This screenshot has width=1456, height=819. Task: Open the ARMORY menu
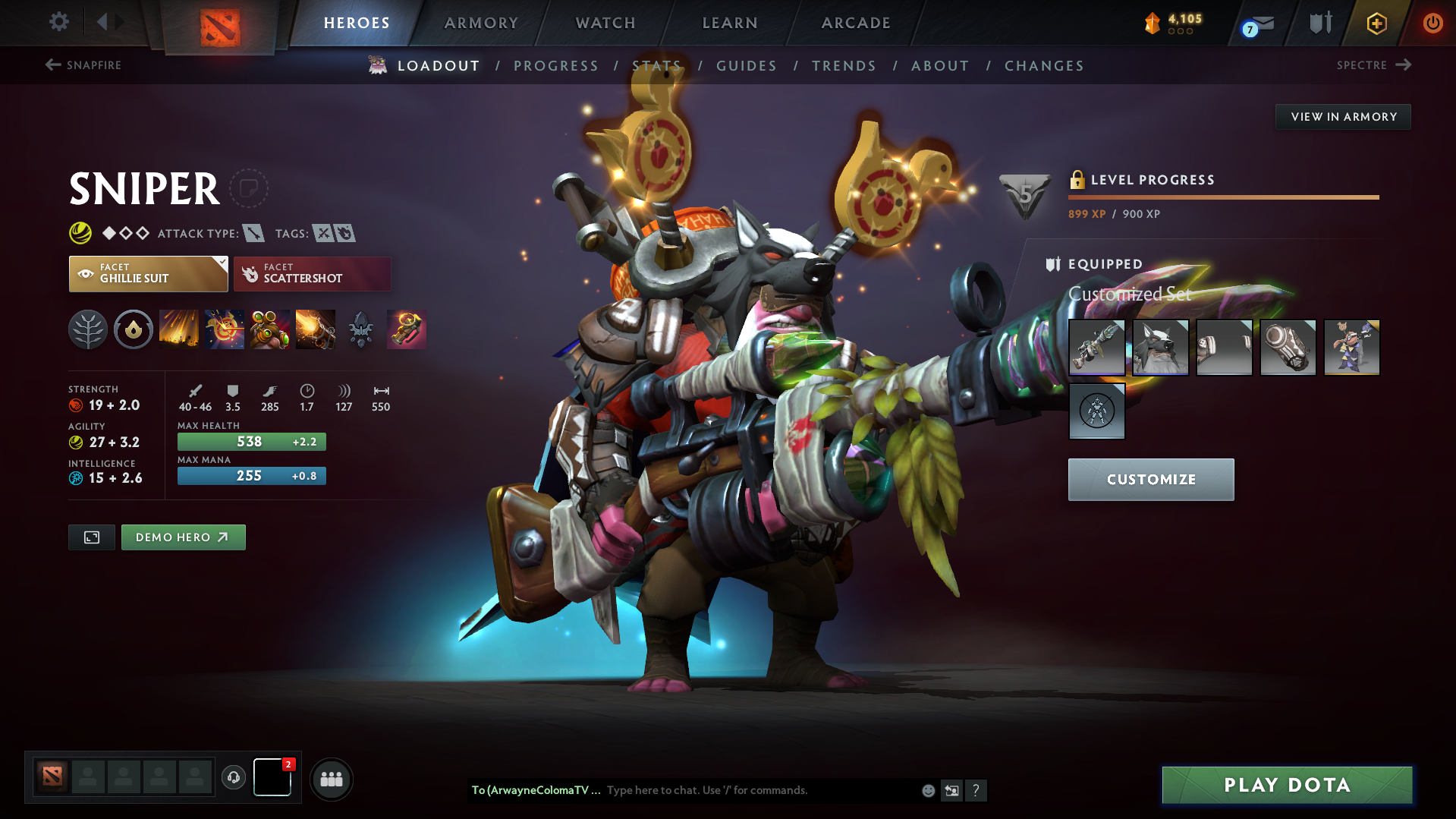tap(481, 23)
